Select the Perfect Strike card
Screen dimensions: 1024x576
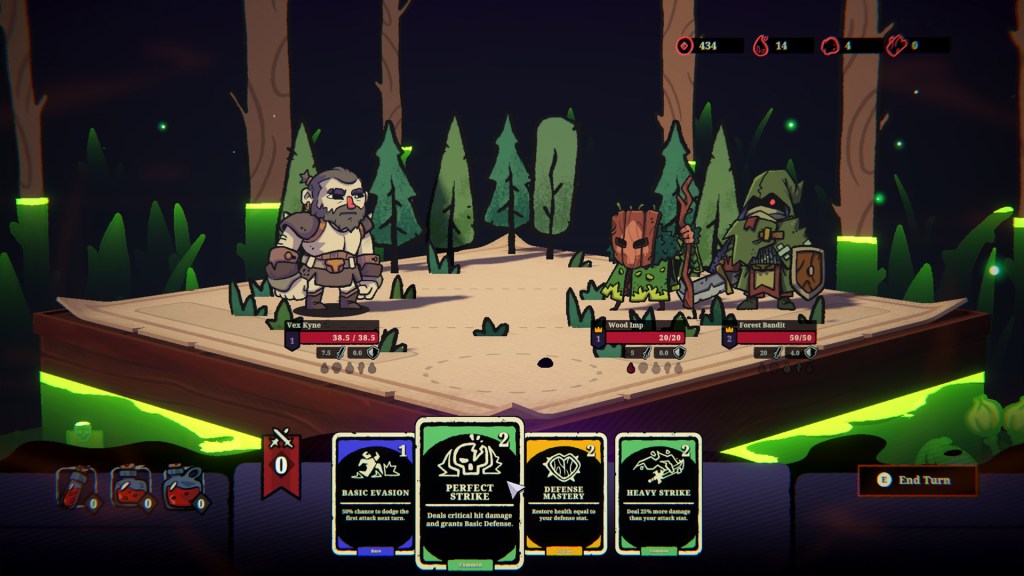pos(469,490)
